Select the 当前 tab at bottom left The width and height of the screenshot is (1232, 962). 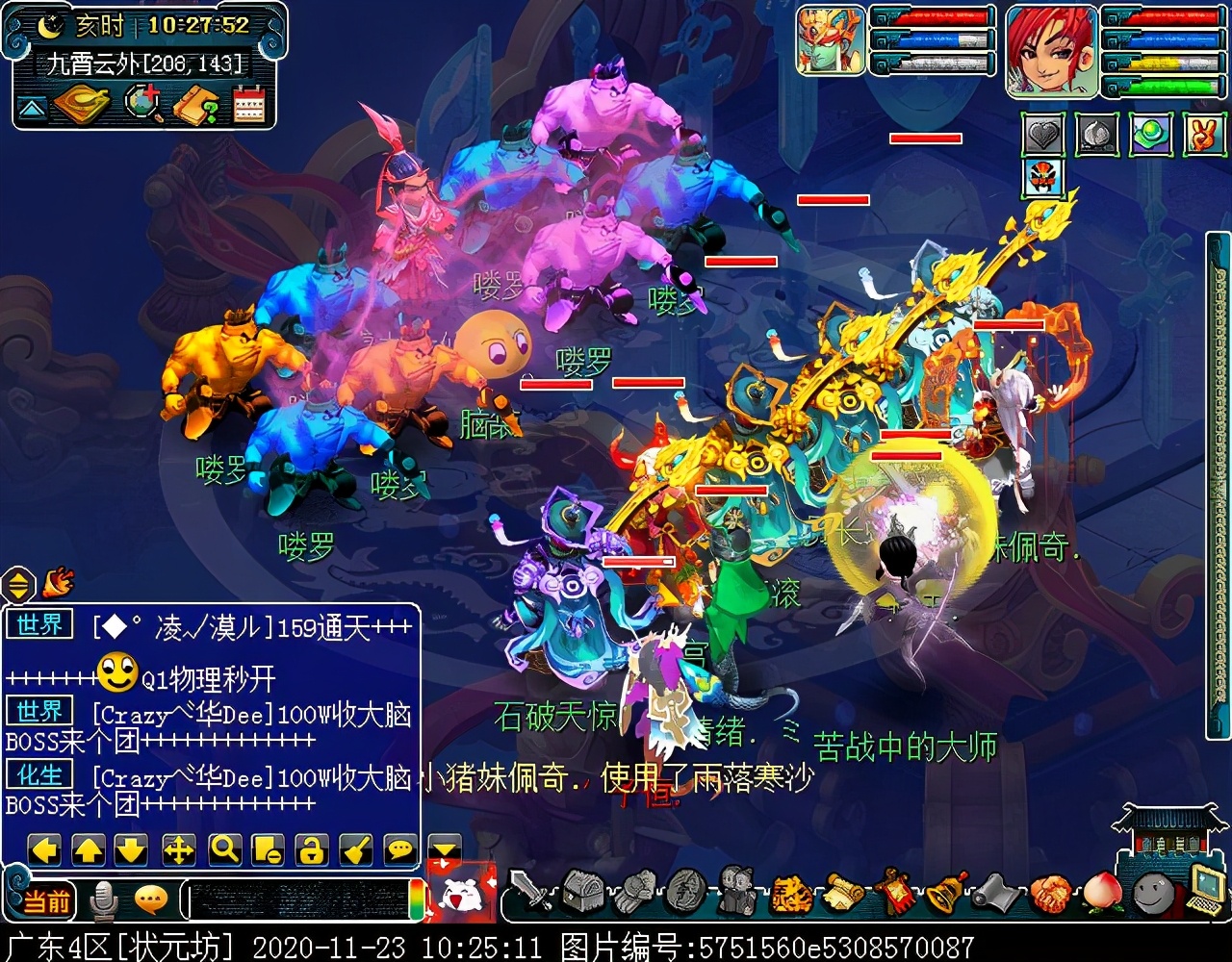[x=48, y=902]
